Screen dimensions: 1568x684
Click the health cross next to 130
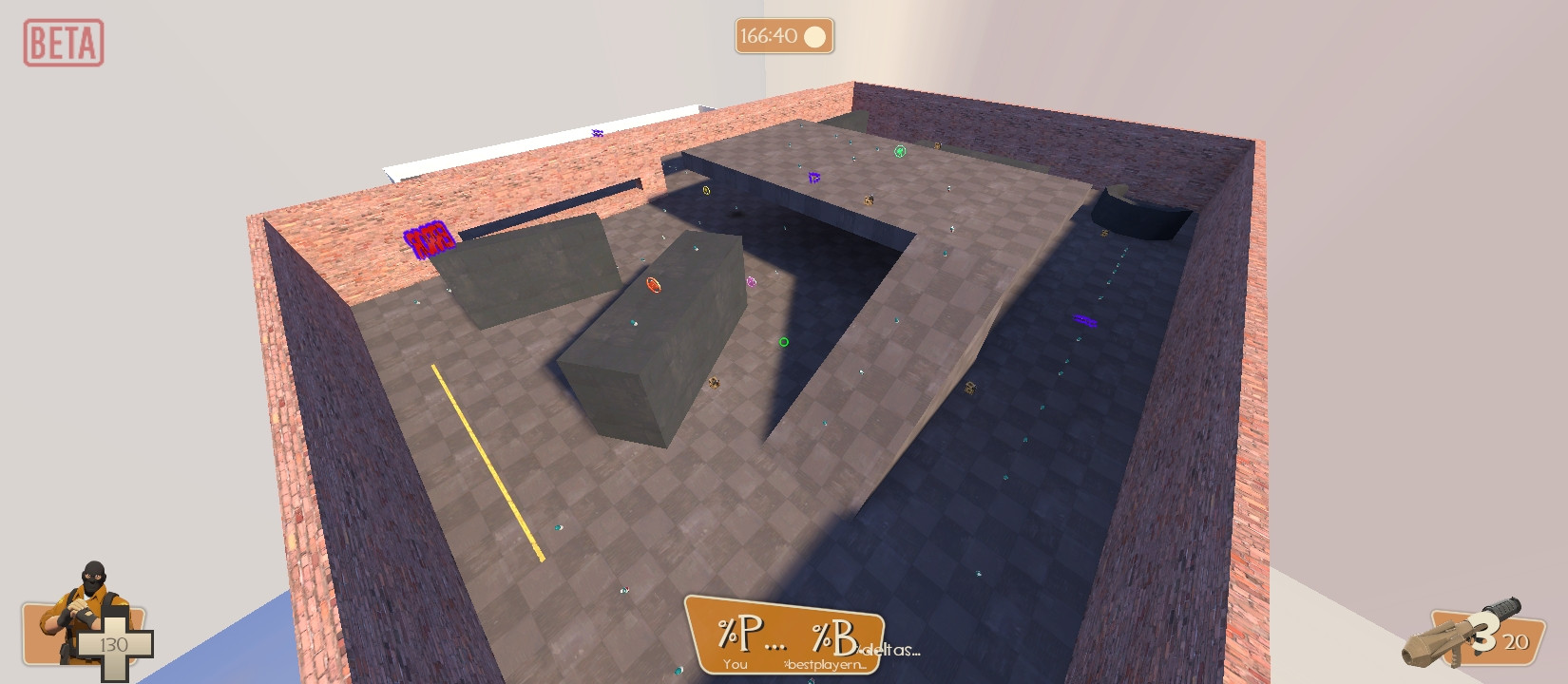[116, 643]
